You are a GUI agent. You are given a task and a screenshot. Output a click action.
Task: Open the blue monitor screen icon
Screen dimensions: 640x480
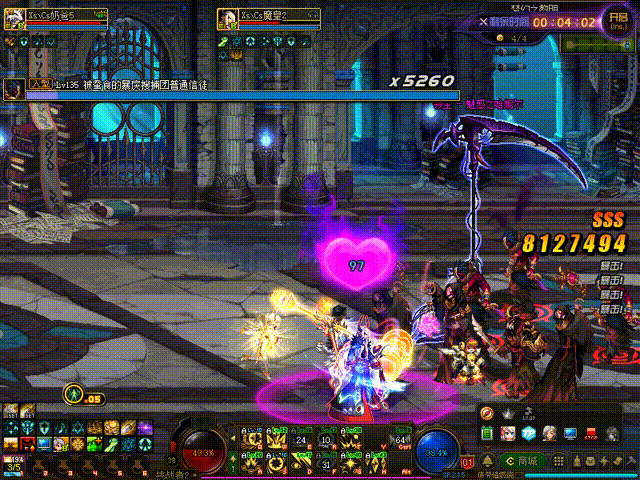point(570,433)
